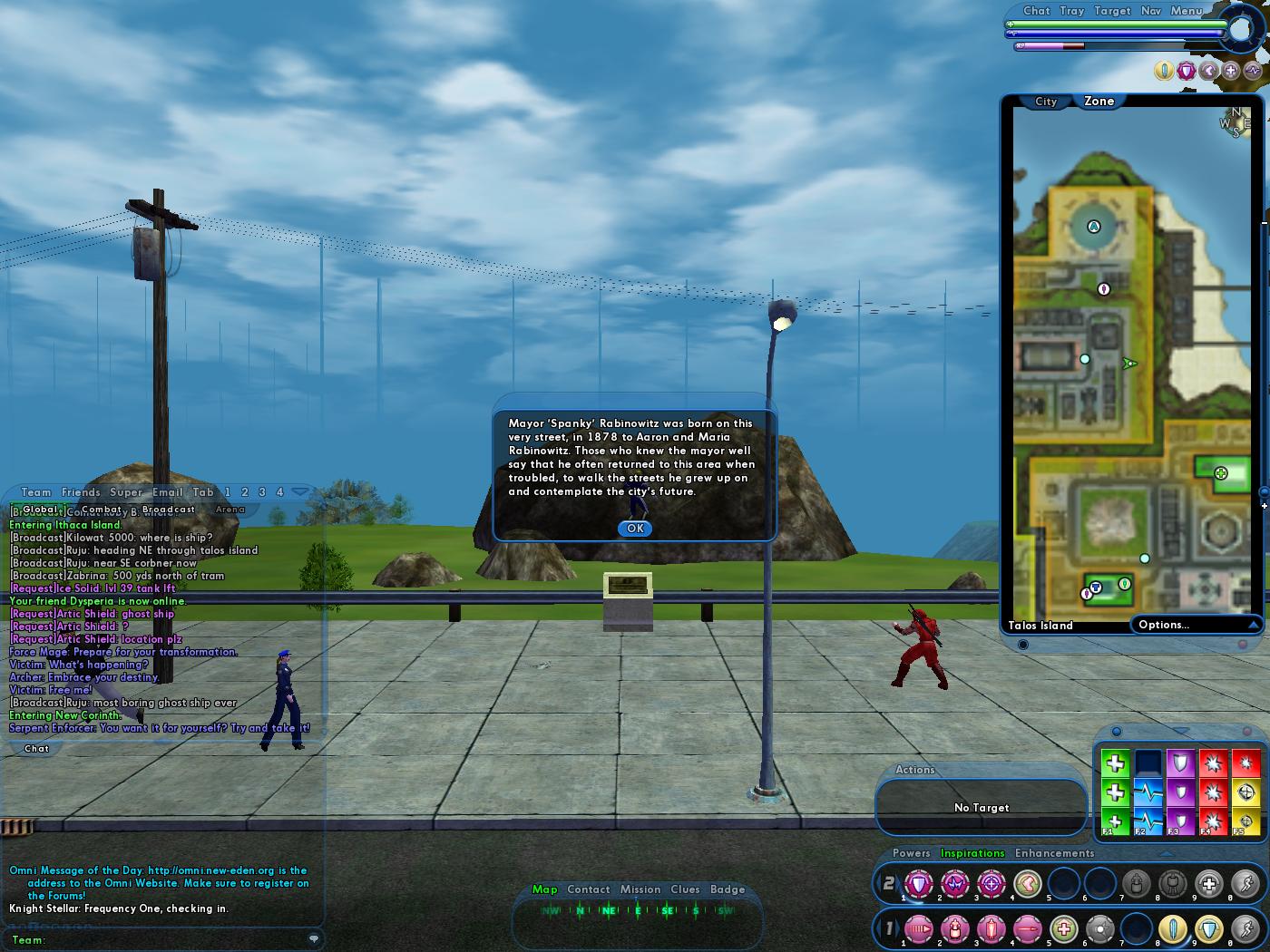Open the Mission tab in the nav bar
This screenshot has height=952, width=1270.
tap(640, 889)
